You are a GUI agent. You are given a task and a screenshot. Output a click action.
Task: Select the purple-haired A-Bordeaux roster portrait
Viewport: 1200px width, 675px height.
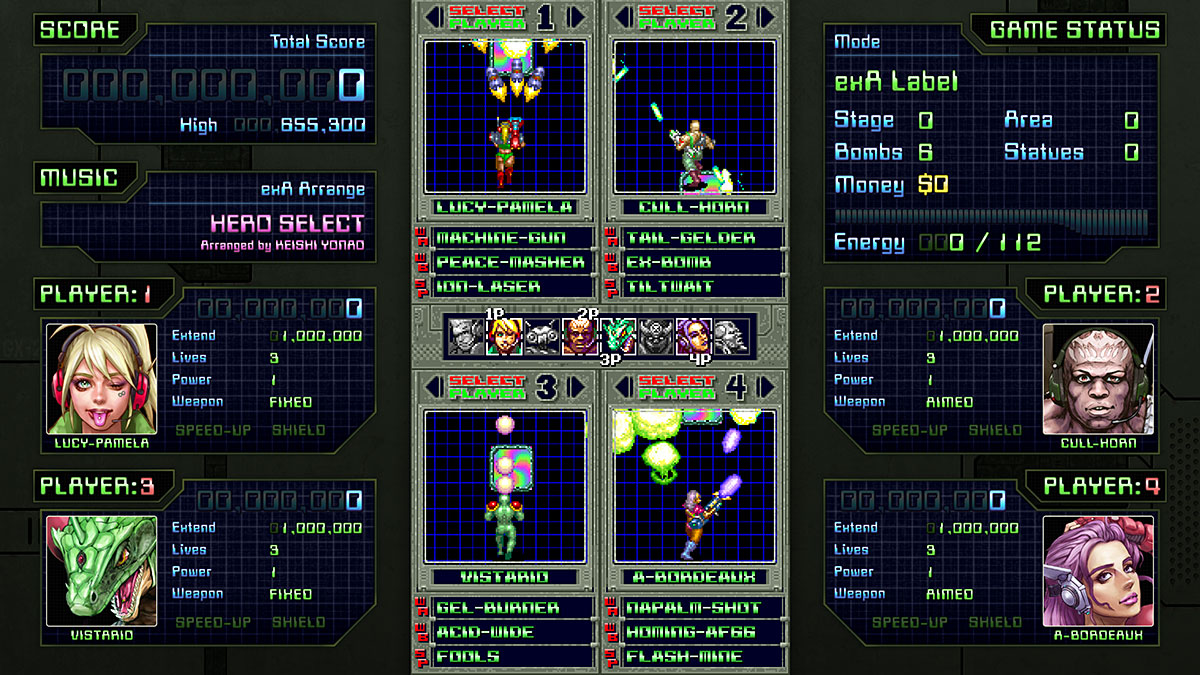tap(693, 337)
